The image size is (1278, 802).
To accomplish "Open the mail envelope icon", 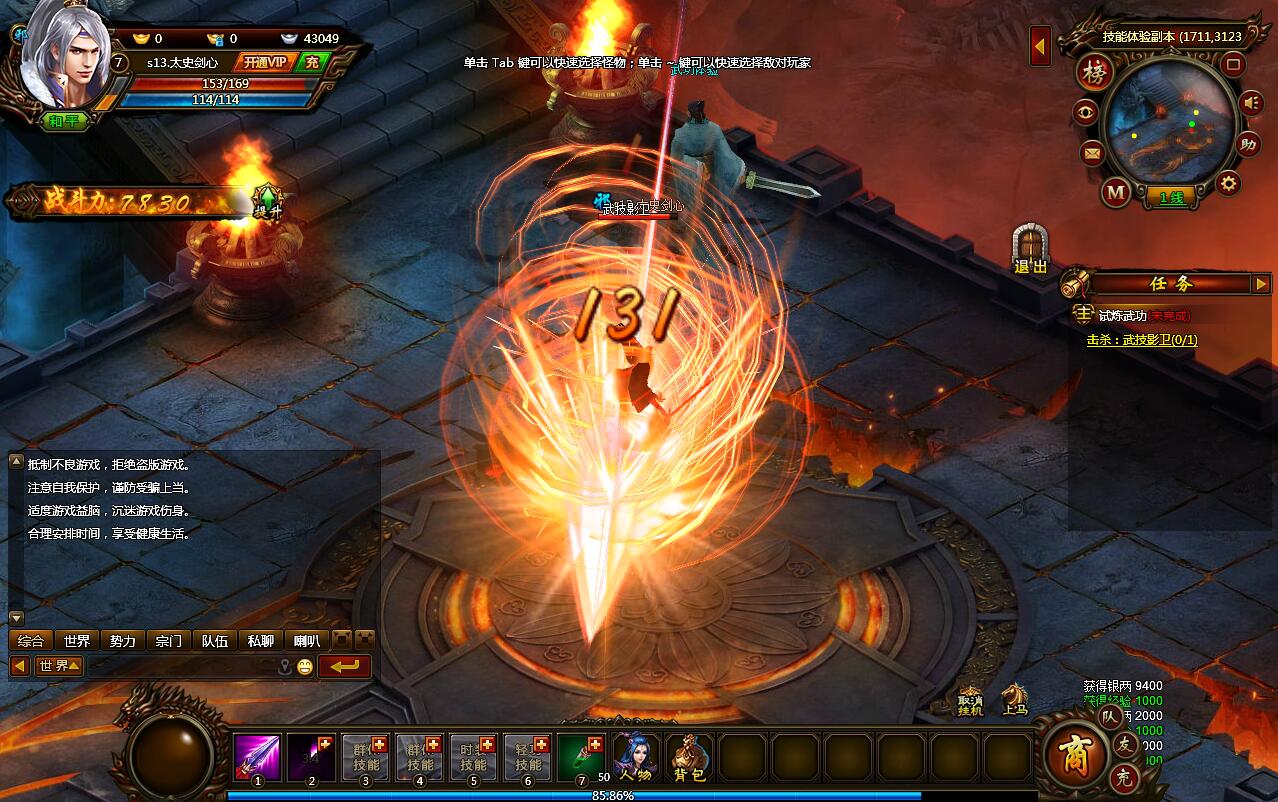I will (x=1091, y=153).
